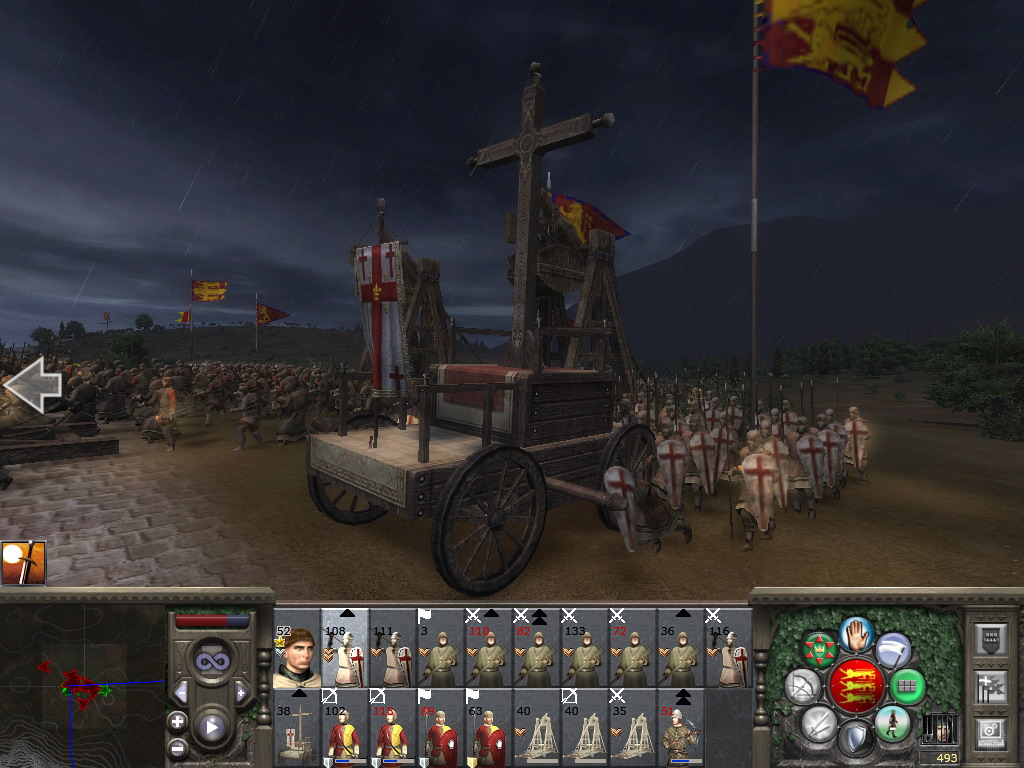1024x768 pixels.
Task: Open the banners army panel button
Action: coord(990,687)
